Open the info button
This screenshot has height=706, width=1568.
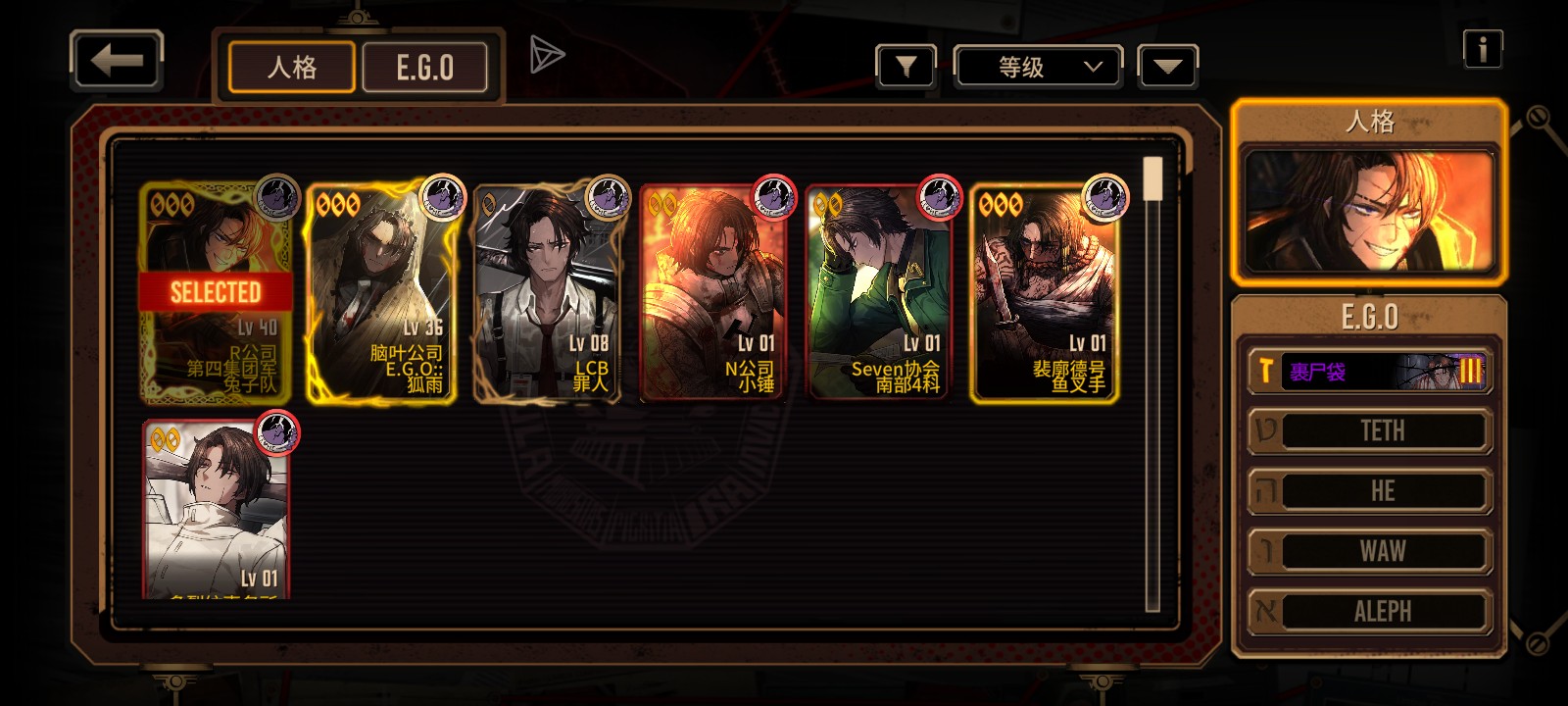[1482, 48]
